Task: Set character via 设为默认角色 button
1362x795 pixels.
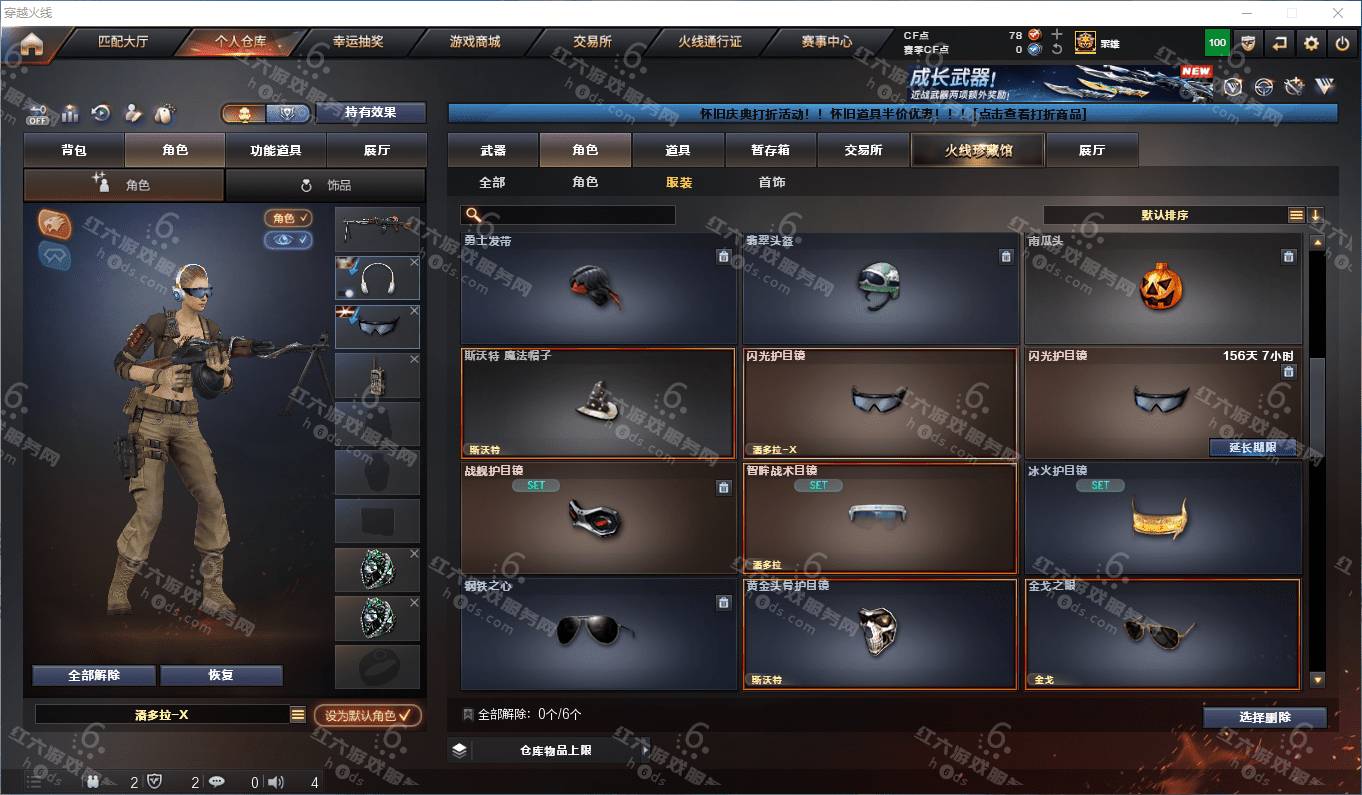Action: tap(367, 715)
